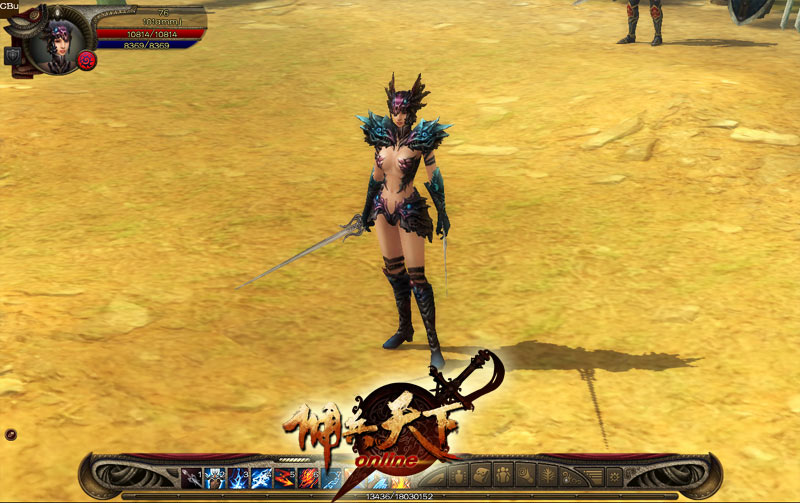Open the spiral swirl menu icon
The height and width of the screenshot is (503, 800).
[525, 476]
